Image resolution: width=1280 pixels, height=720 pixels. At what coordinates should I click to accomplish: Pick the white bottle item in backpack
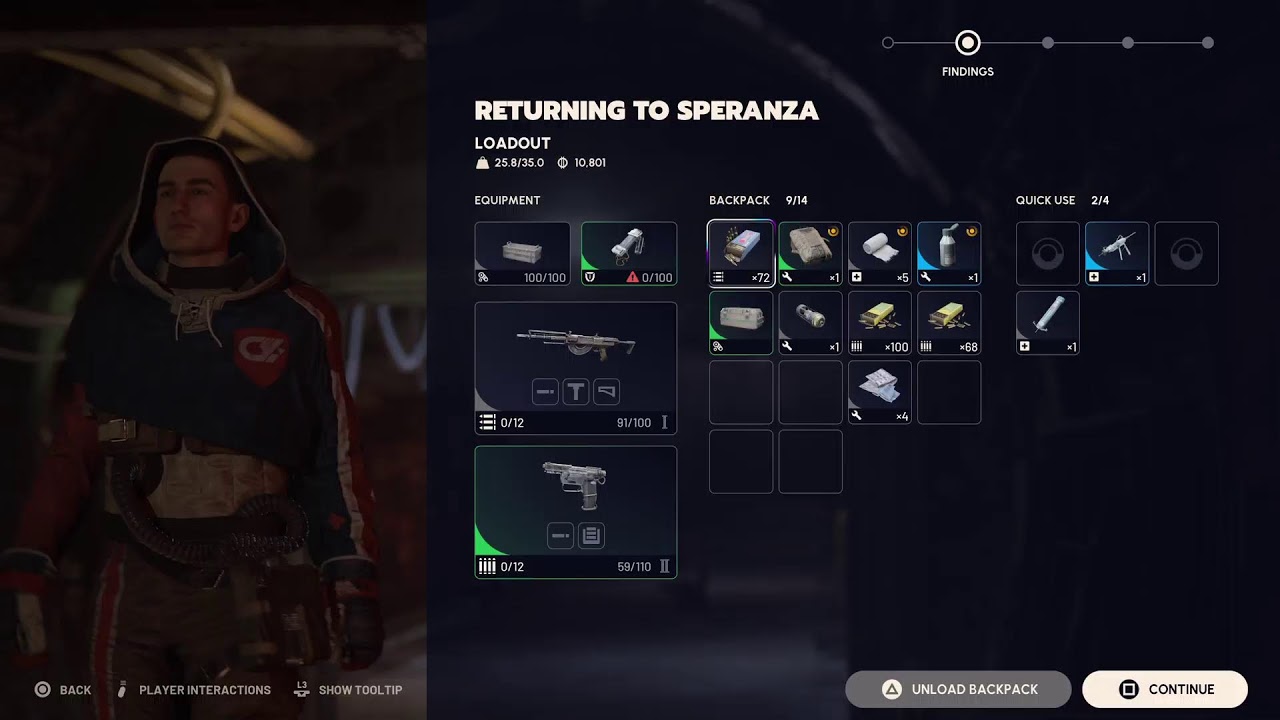point(949,254)
